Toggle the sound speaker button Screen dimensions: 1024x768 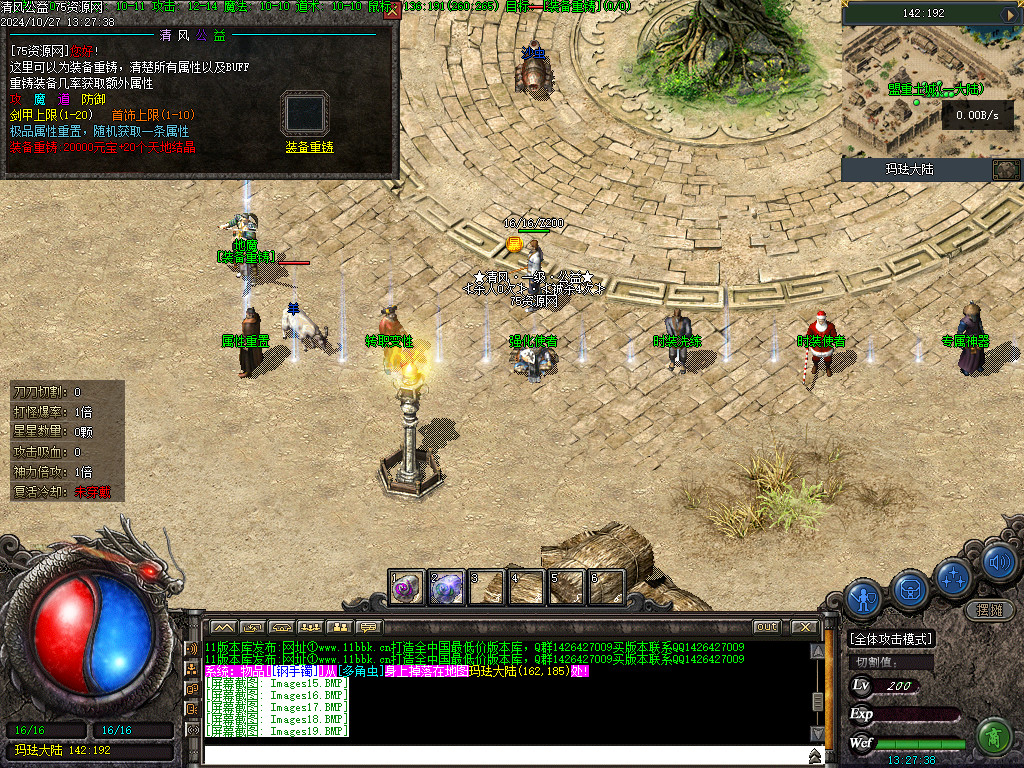(x=998, y=563)
